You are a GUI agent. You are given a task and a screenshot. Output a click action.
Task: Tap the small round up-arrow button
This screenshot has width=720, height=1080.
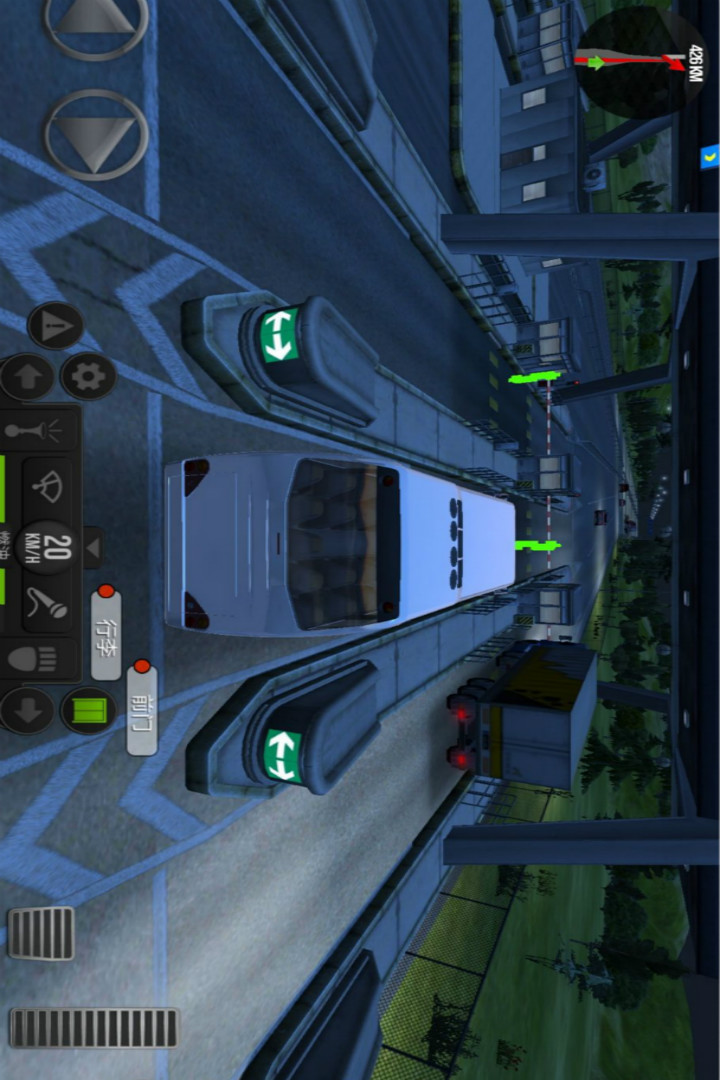[26, 377]
